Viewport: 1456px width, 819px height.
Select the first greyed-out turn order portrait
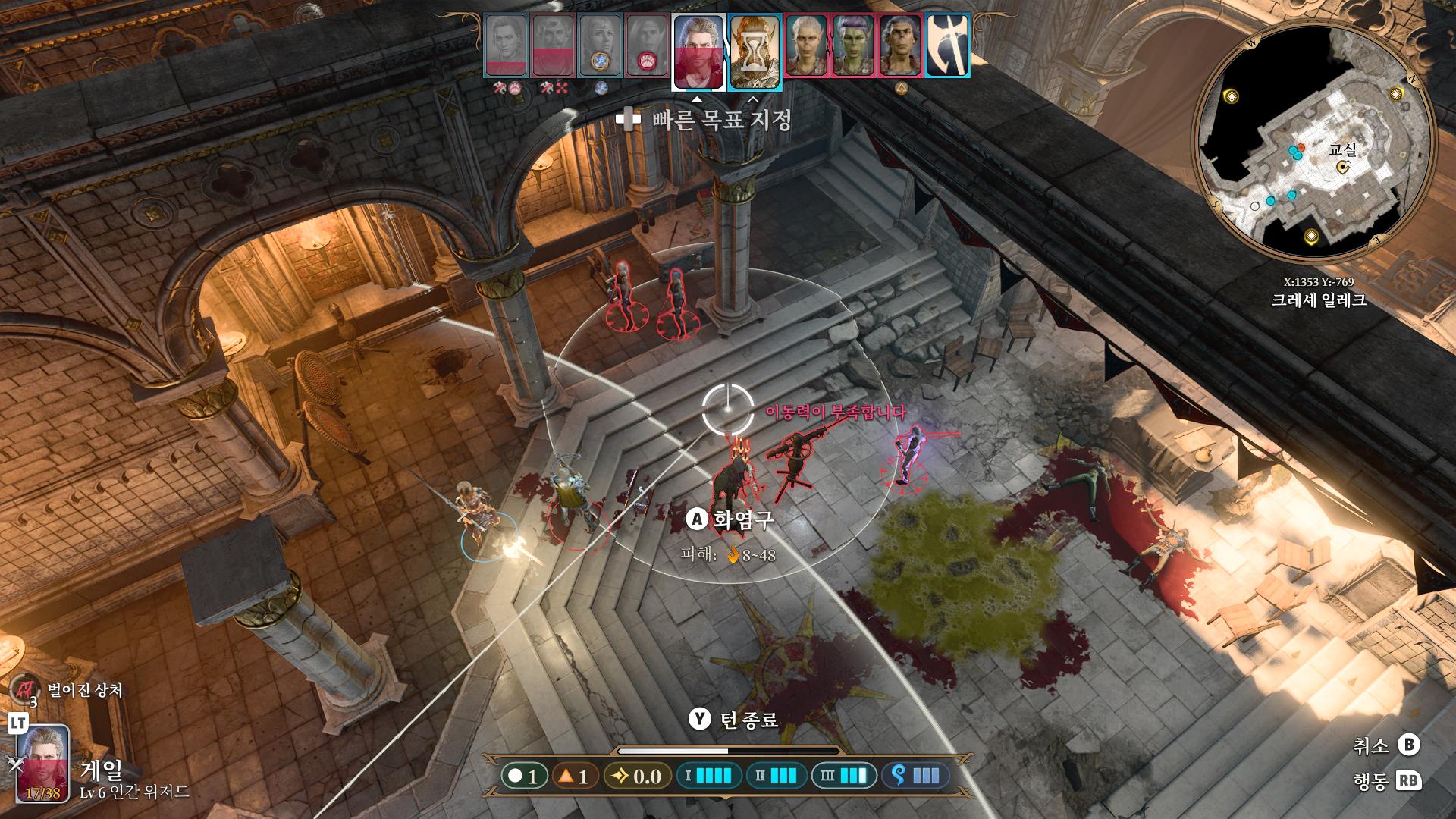pyautogui.click(x=507, y=45)
